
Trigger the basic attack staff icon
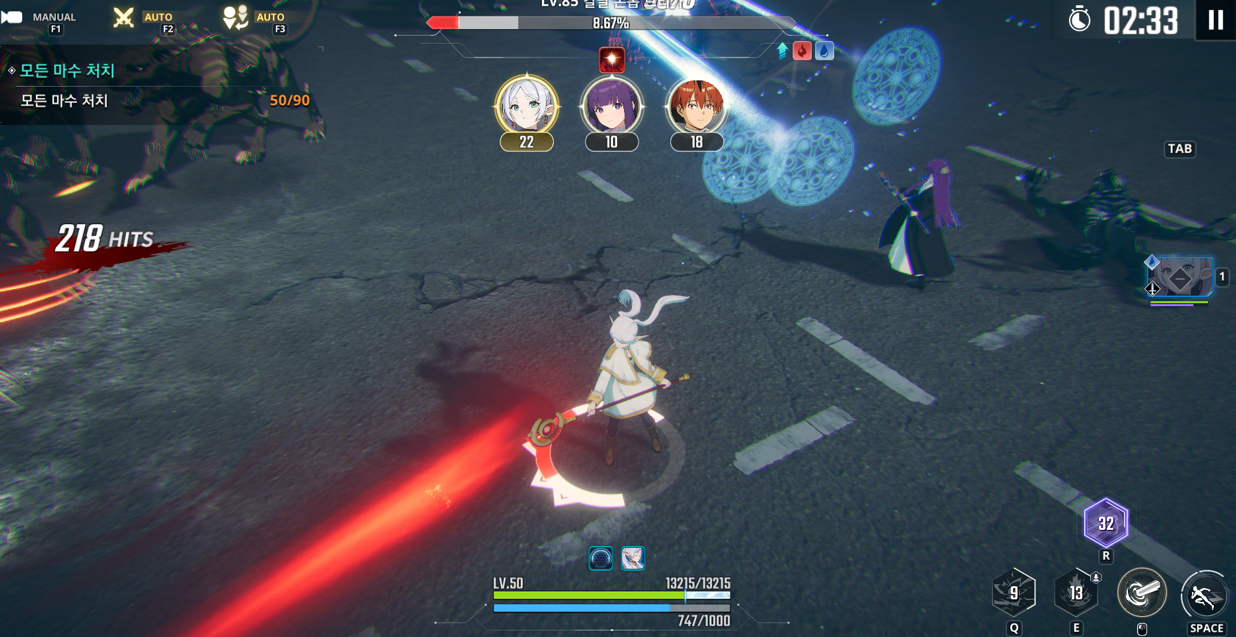tap(1141, 593)
